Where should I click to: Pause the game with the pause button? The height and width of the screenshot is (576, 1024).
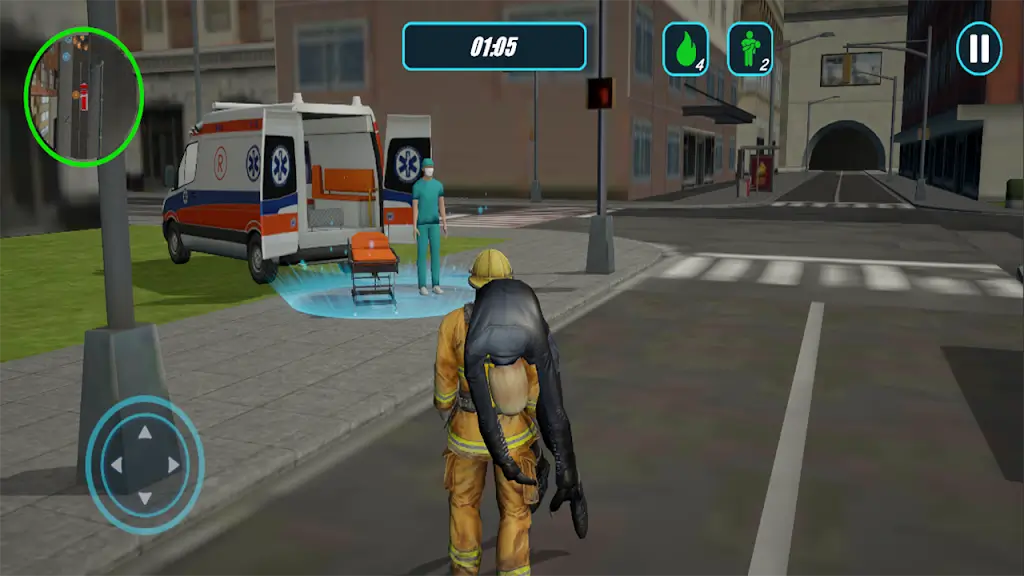pos(979,49)
